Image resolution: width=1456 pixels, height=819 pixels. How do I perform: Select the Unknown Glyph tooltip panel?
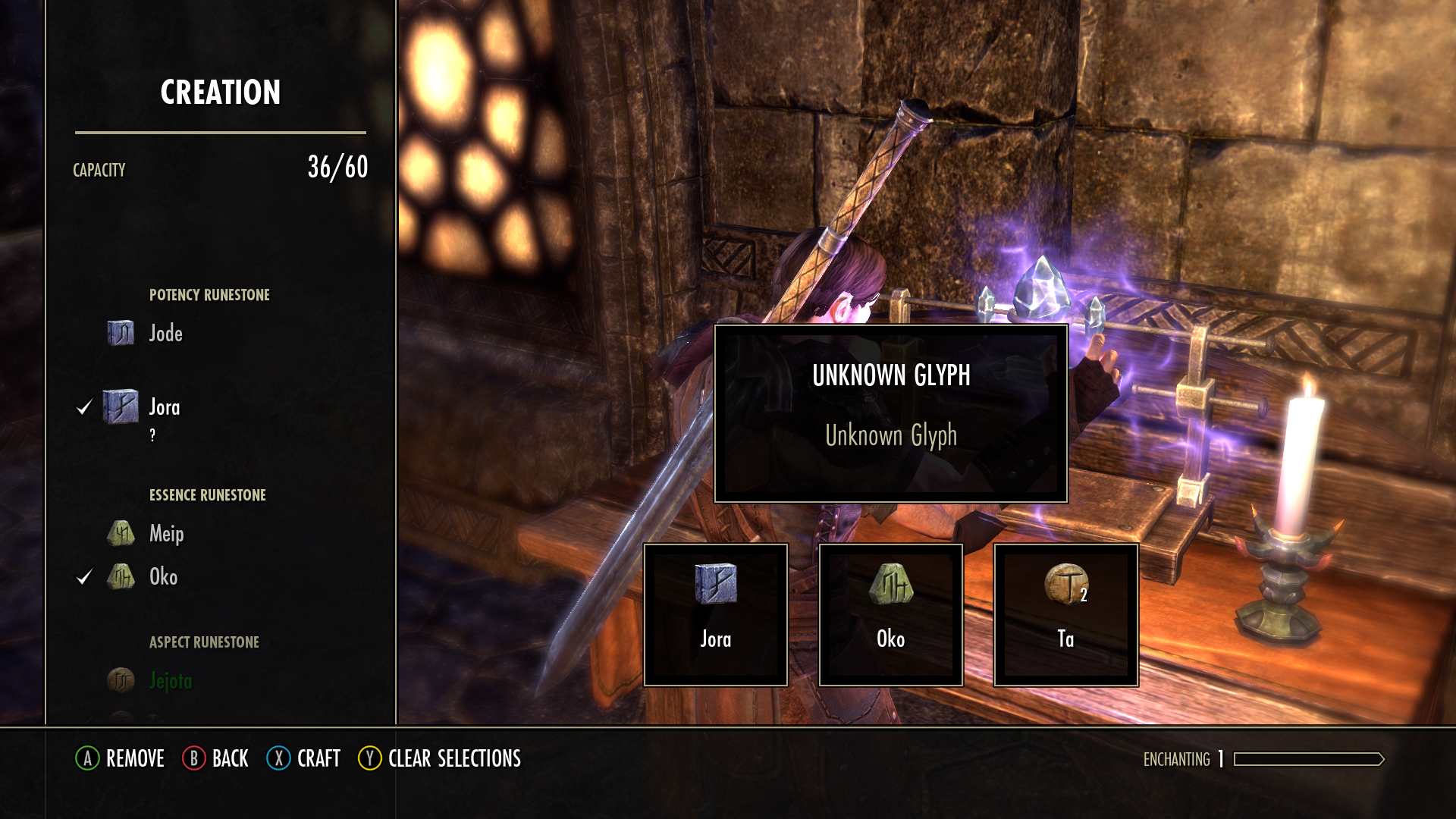pyautogui.click(x=892, y=413)
